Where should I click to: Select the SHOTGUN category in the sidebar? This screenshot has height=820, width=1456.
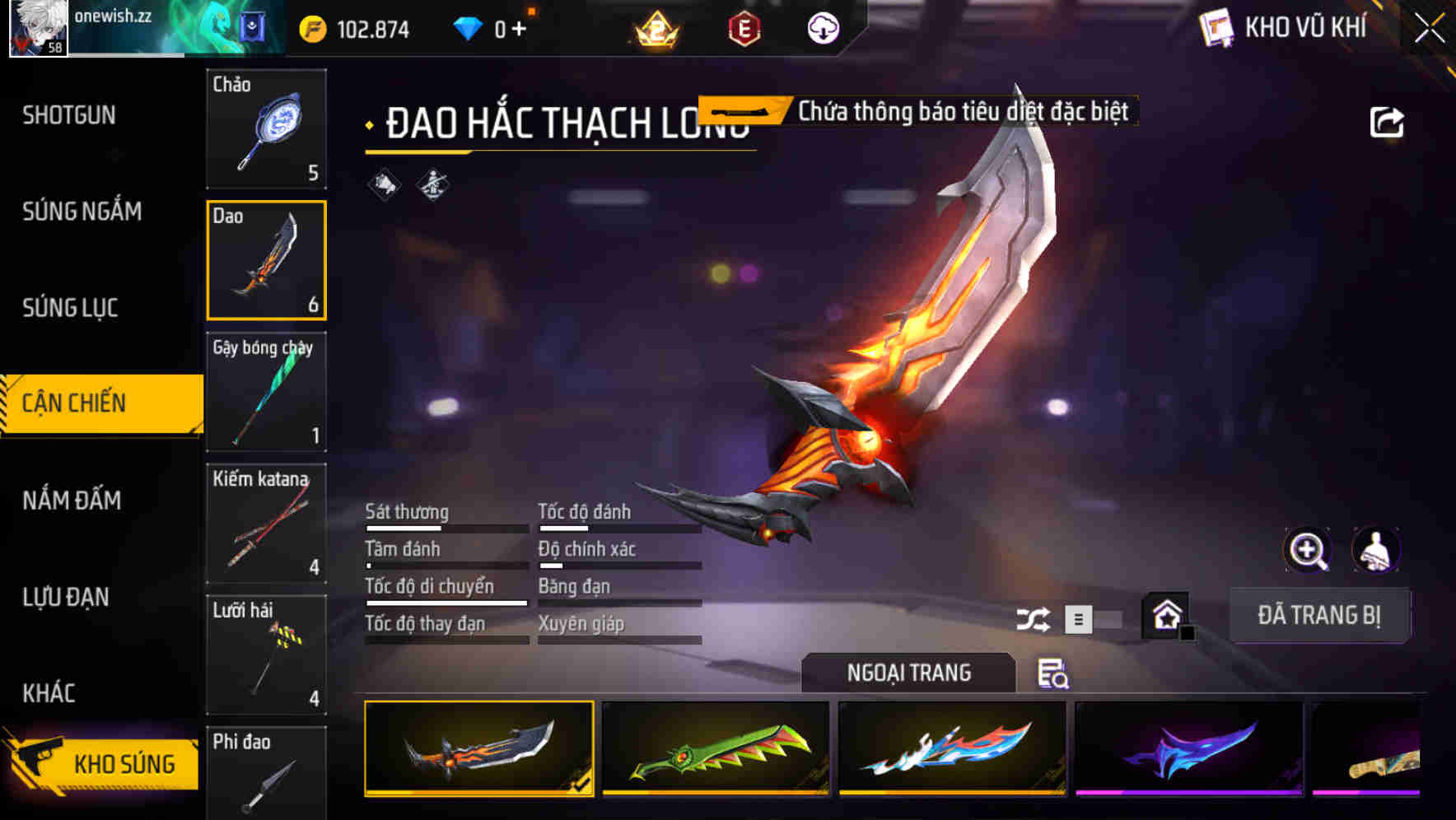click(x=68, y=115)
